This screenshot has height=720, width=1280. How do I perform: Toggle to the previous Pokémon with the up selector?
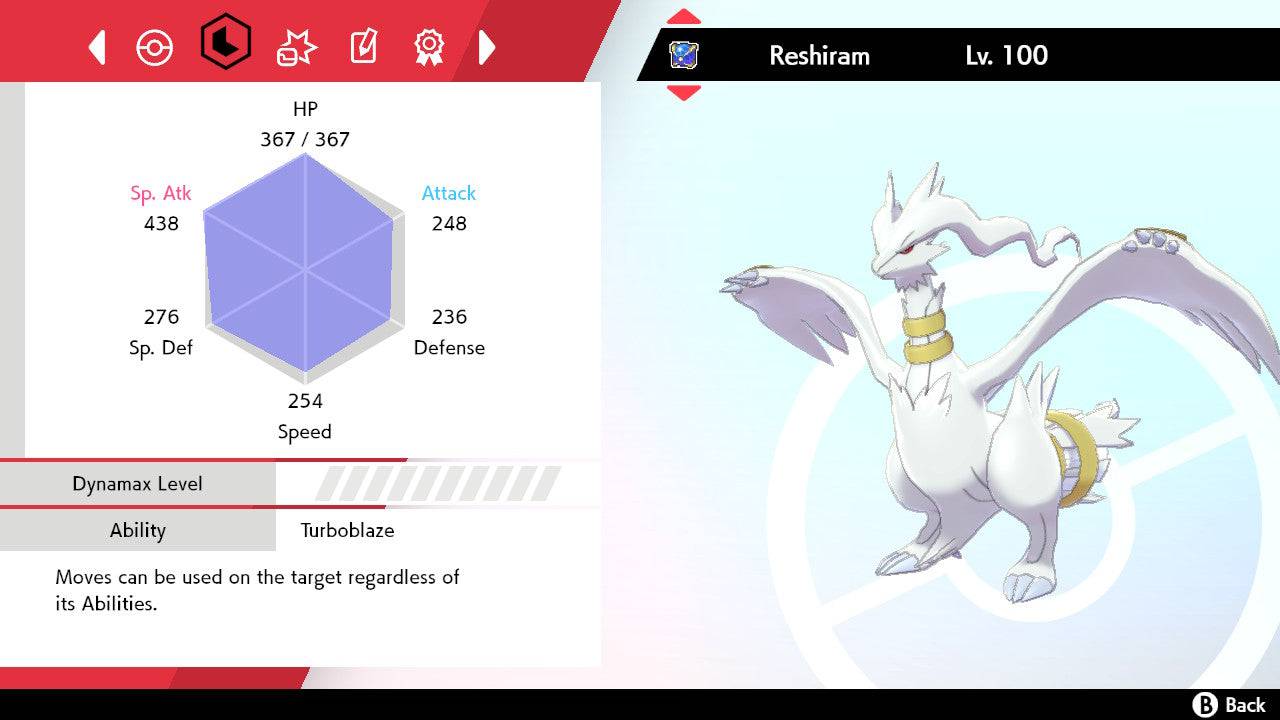pos(685,15)
